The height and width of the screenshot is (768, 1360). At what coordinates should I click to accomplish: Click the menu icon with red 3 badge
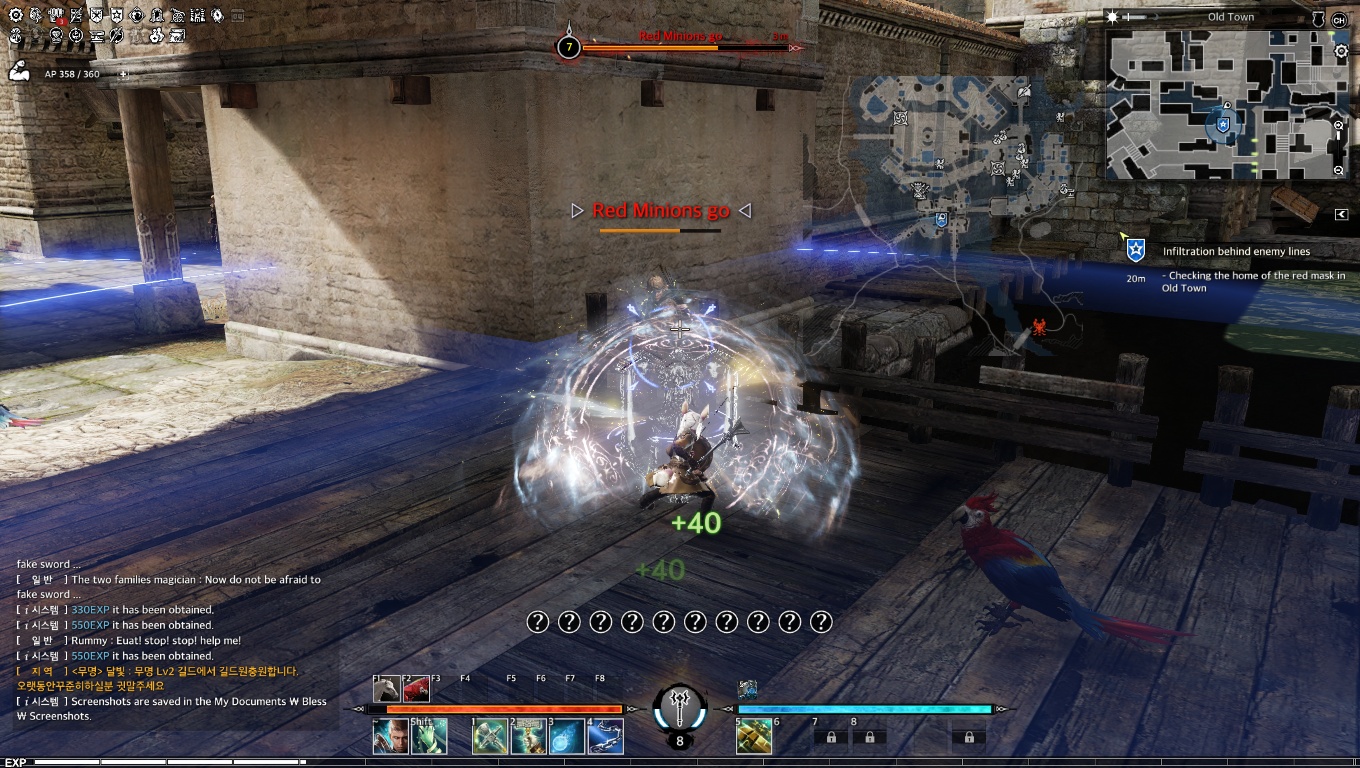(56, 17)
